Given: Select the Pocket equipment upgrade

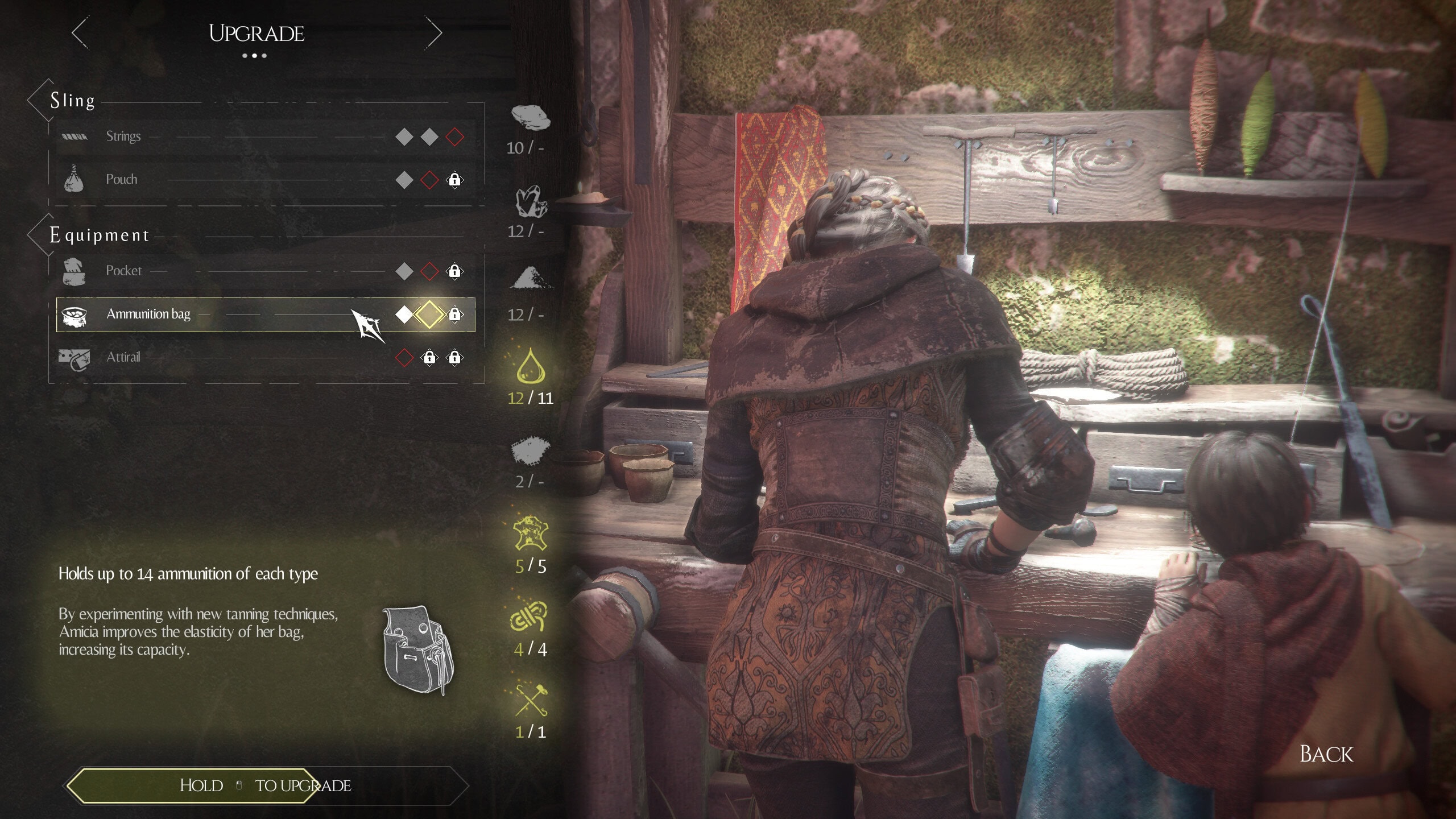Looking at the screenshot, I should (x=265, y=271).
